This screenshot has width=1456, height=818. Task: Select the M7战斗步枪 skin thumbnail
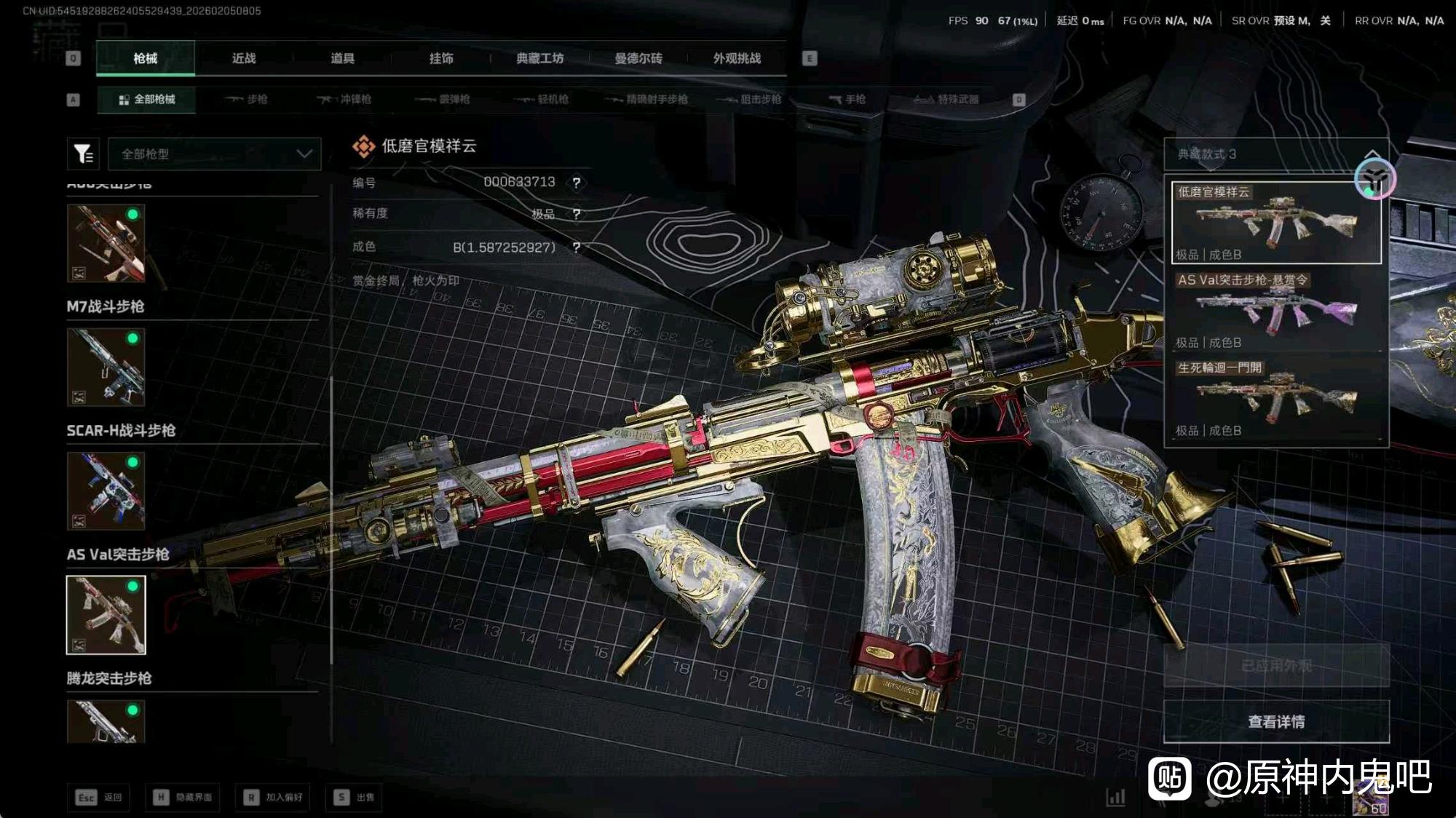pos(106,367)
